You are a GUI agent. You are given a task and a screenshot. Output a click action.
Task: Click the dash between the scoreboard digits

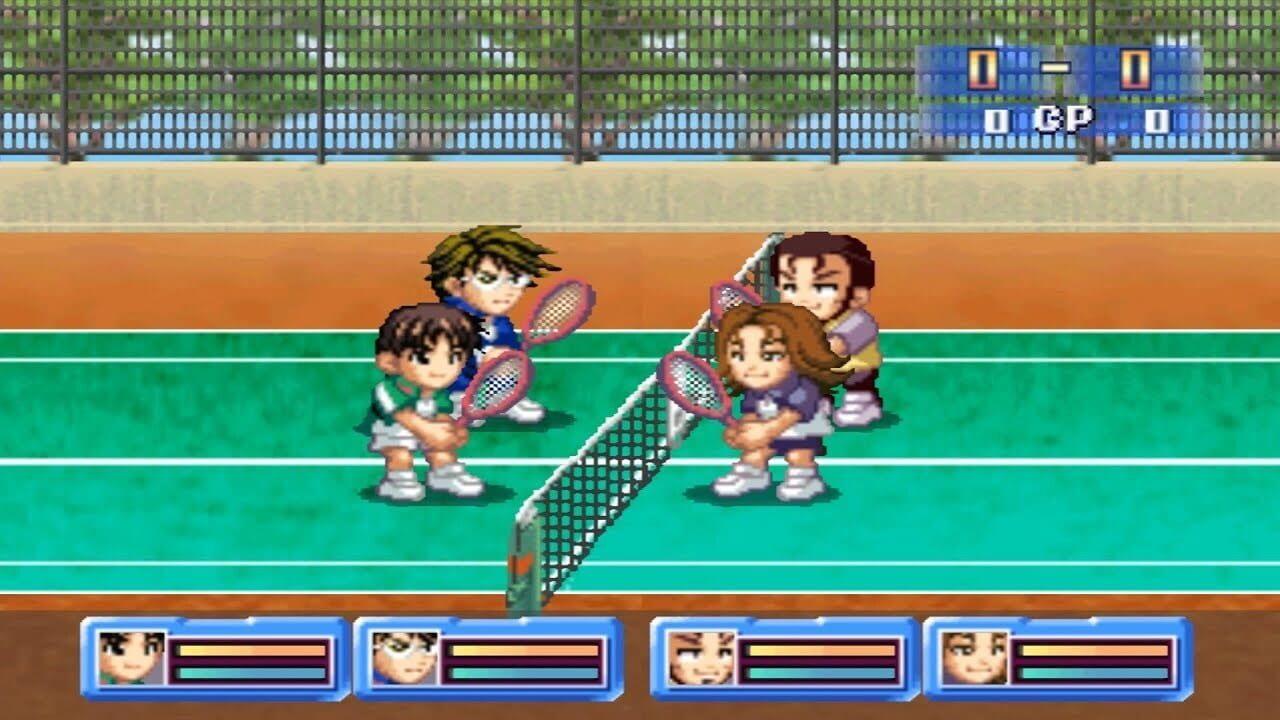click(1055, 67)
